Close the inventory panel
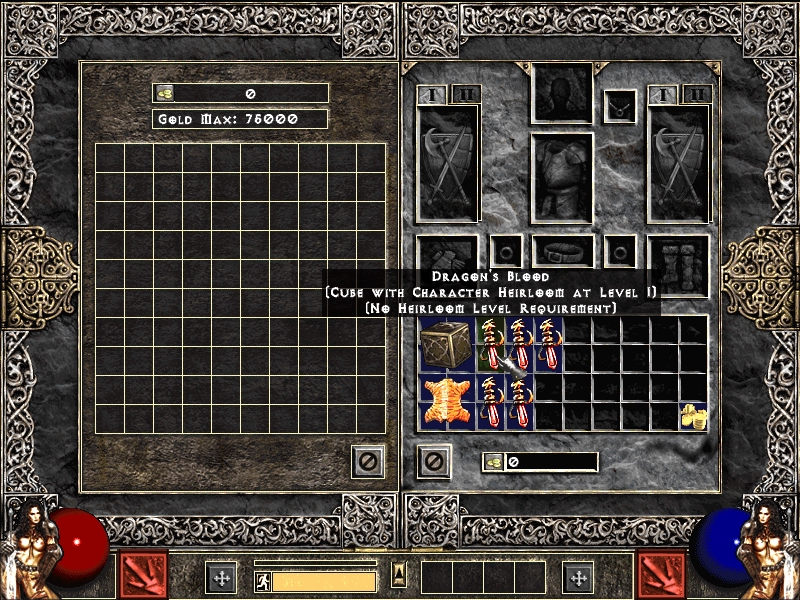 pyautogui.click(x=433, y=461)
